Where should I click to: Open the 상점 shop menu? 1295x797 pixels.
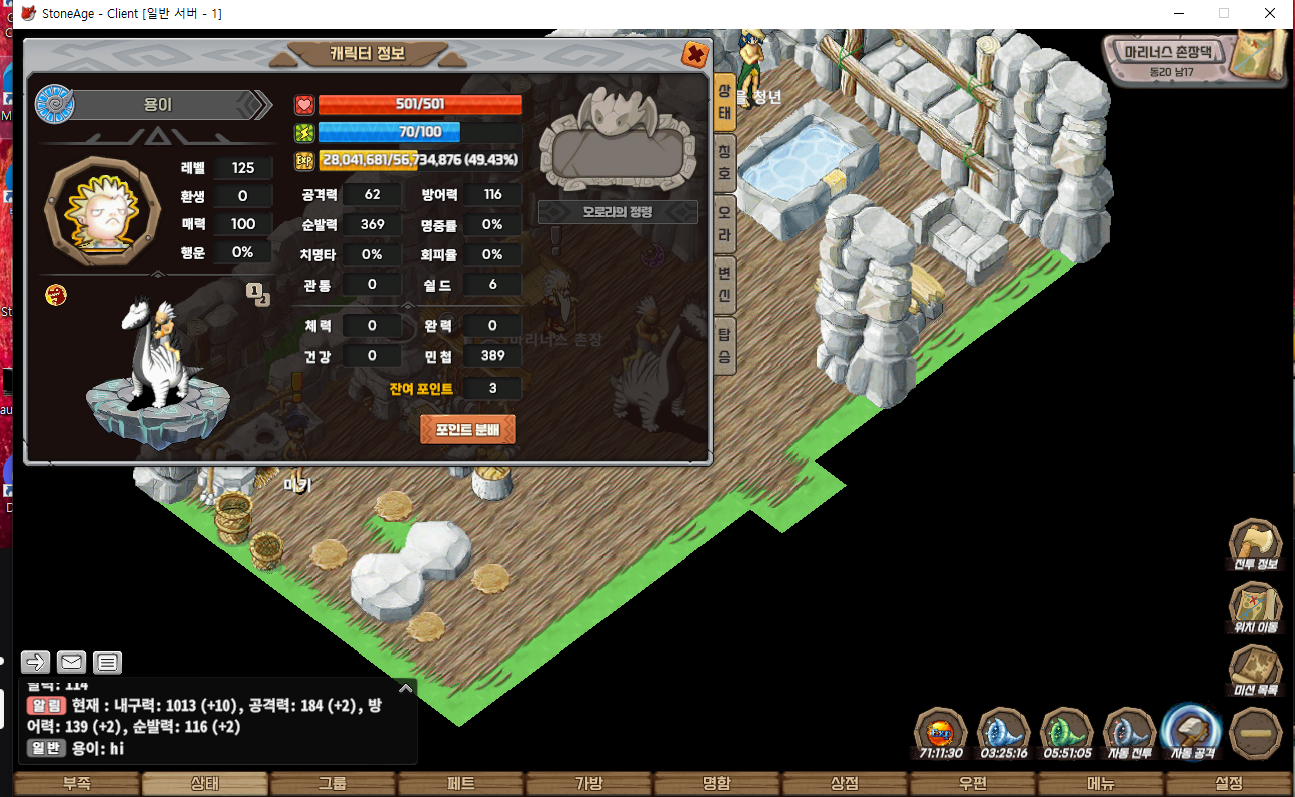pos(845,784)
